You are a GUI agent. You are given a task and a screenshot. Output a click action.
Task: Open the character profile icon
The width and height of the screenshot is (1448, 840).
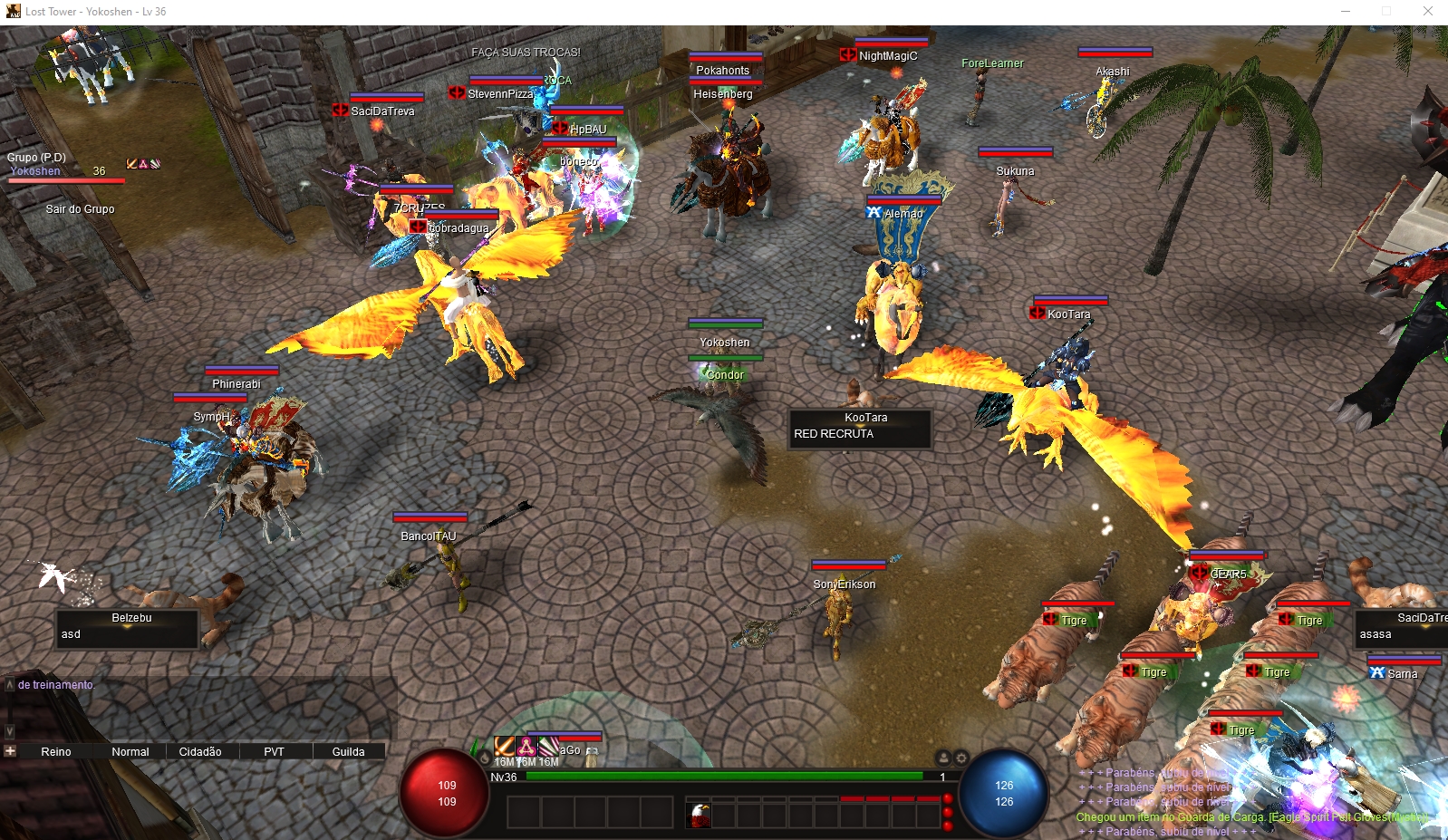click(x=943, y=758)
